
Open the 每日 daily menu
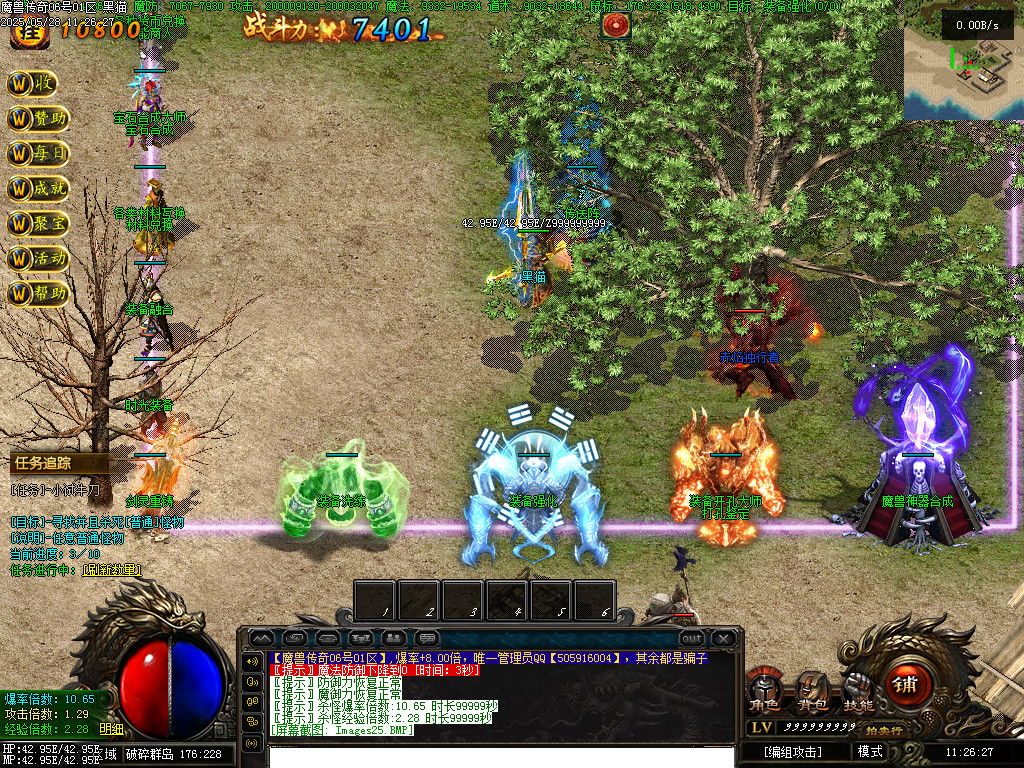click(38, 154)
